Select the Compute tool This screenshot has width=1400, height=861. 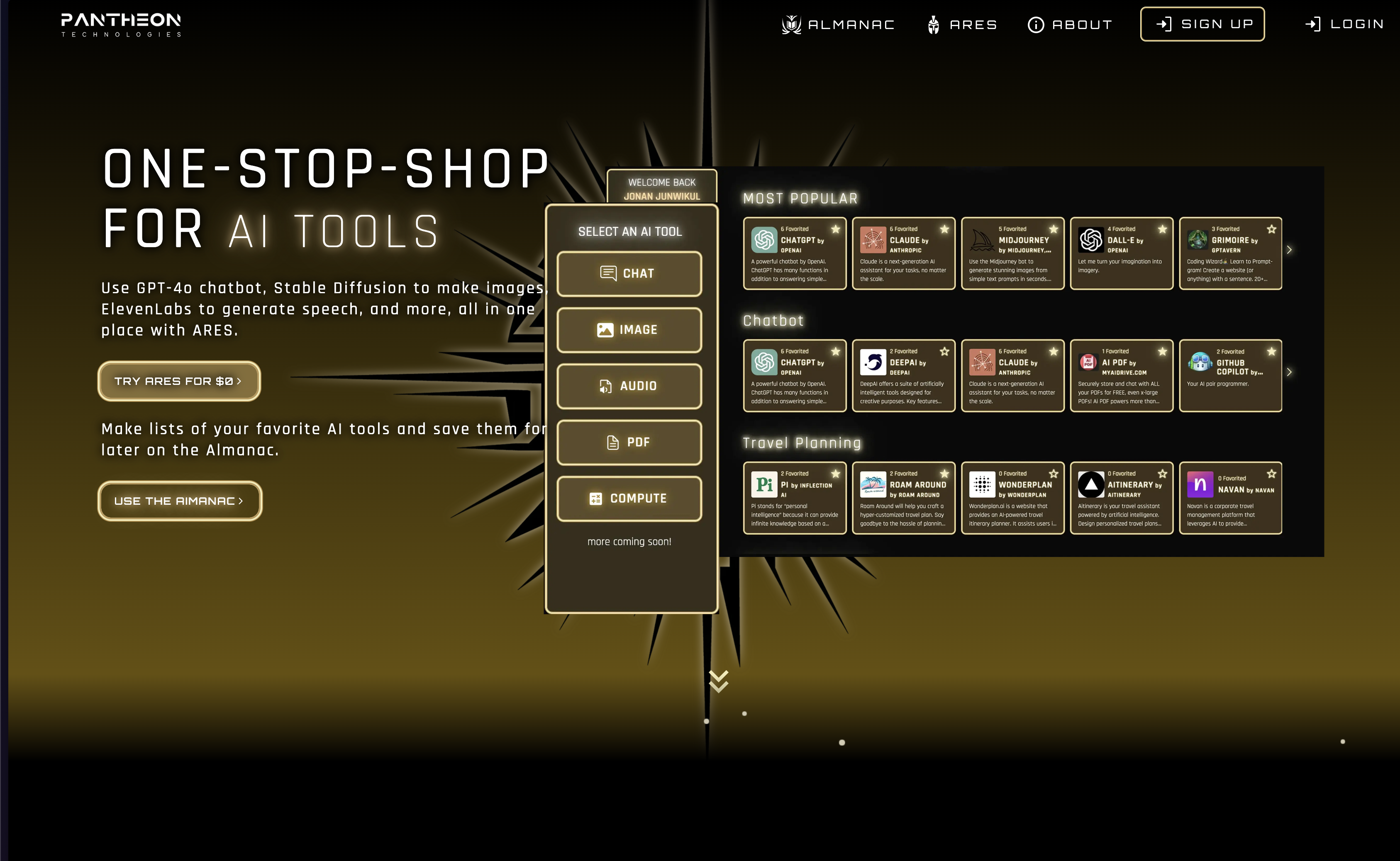[629, 498]
